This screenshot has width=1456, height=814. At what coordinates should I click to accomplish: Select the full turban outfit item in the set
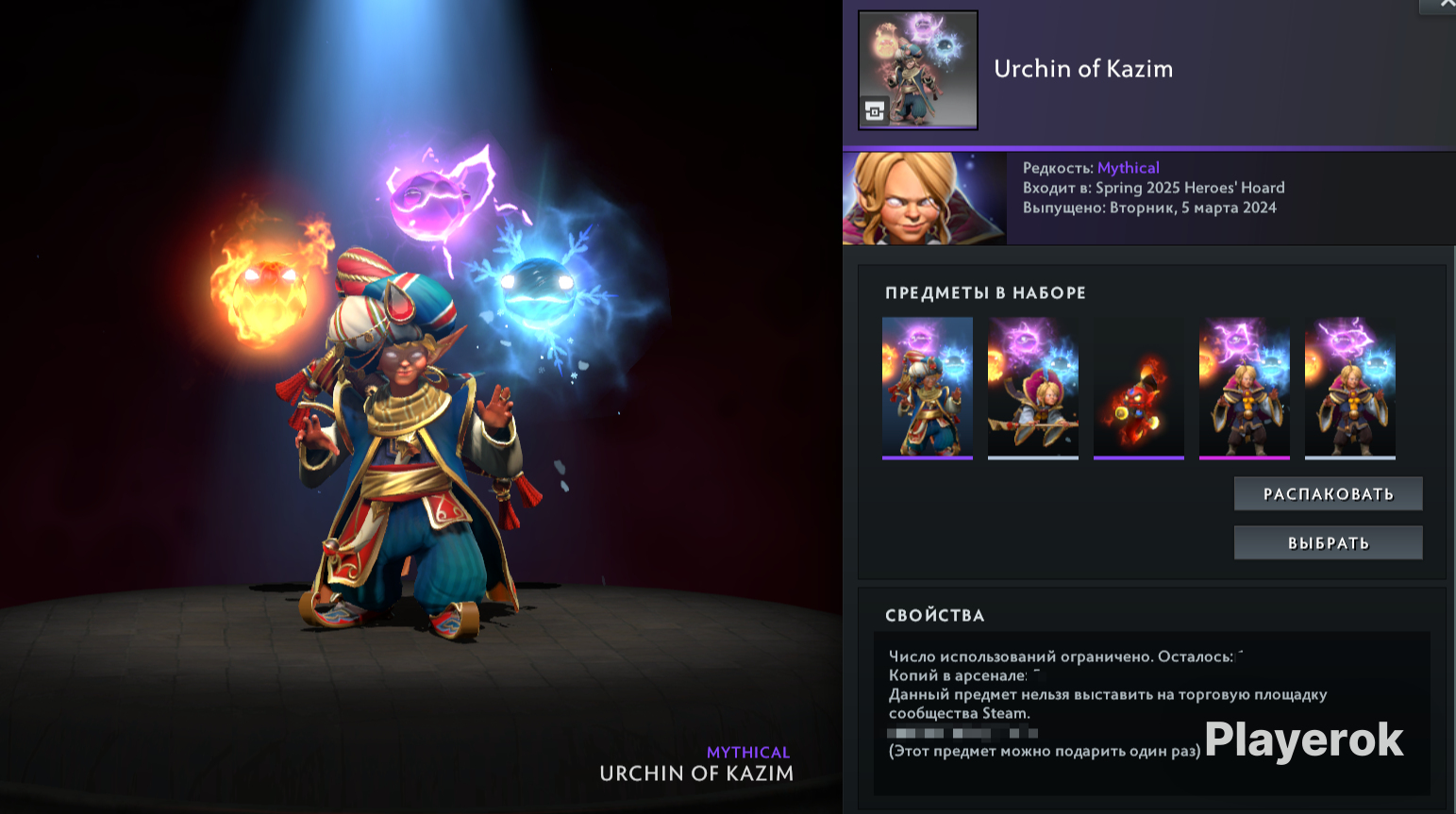928,385
